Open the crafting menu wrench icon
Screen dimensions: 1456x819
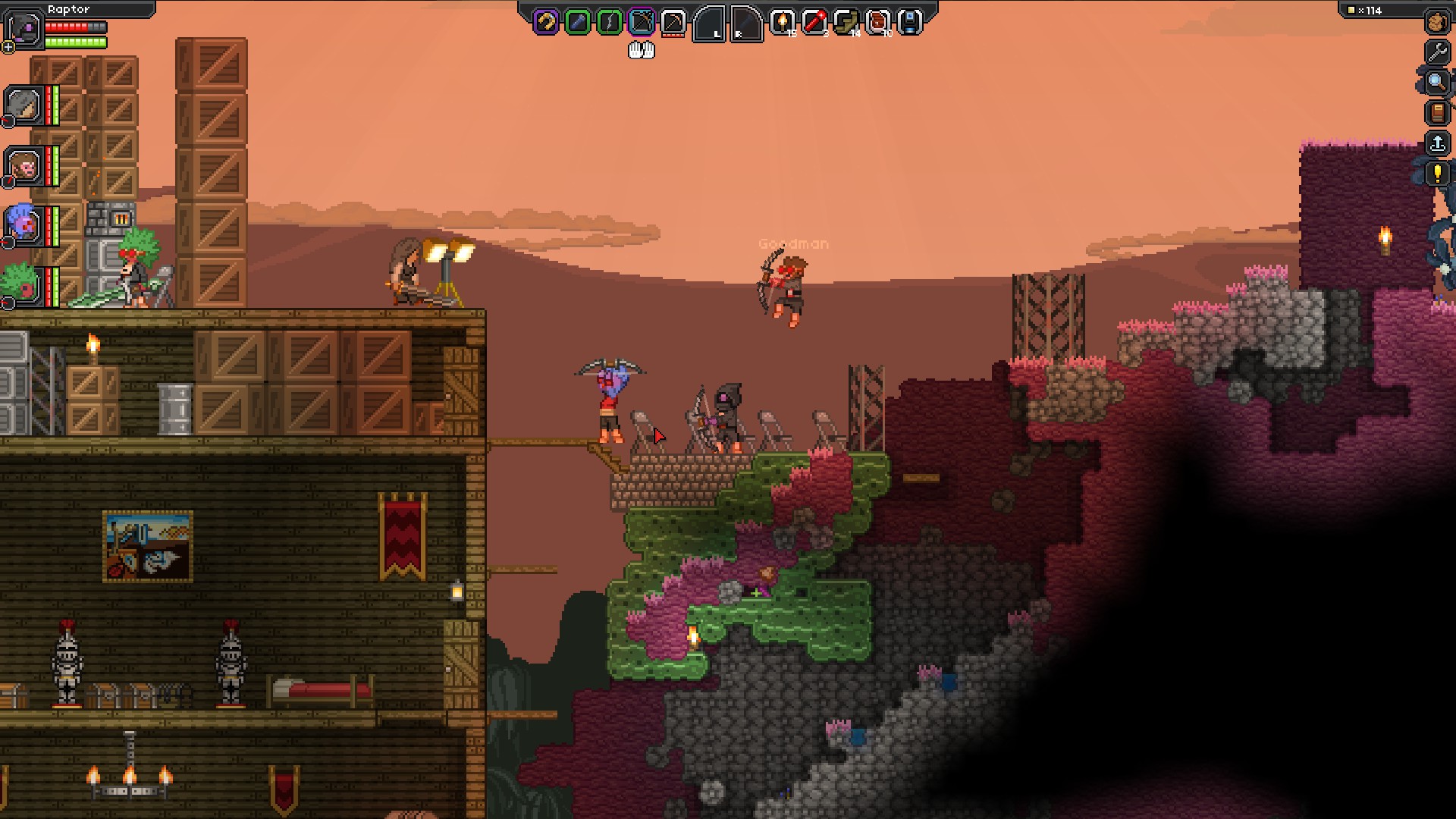pyautogui.click(x=1438, y=53)
